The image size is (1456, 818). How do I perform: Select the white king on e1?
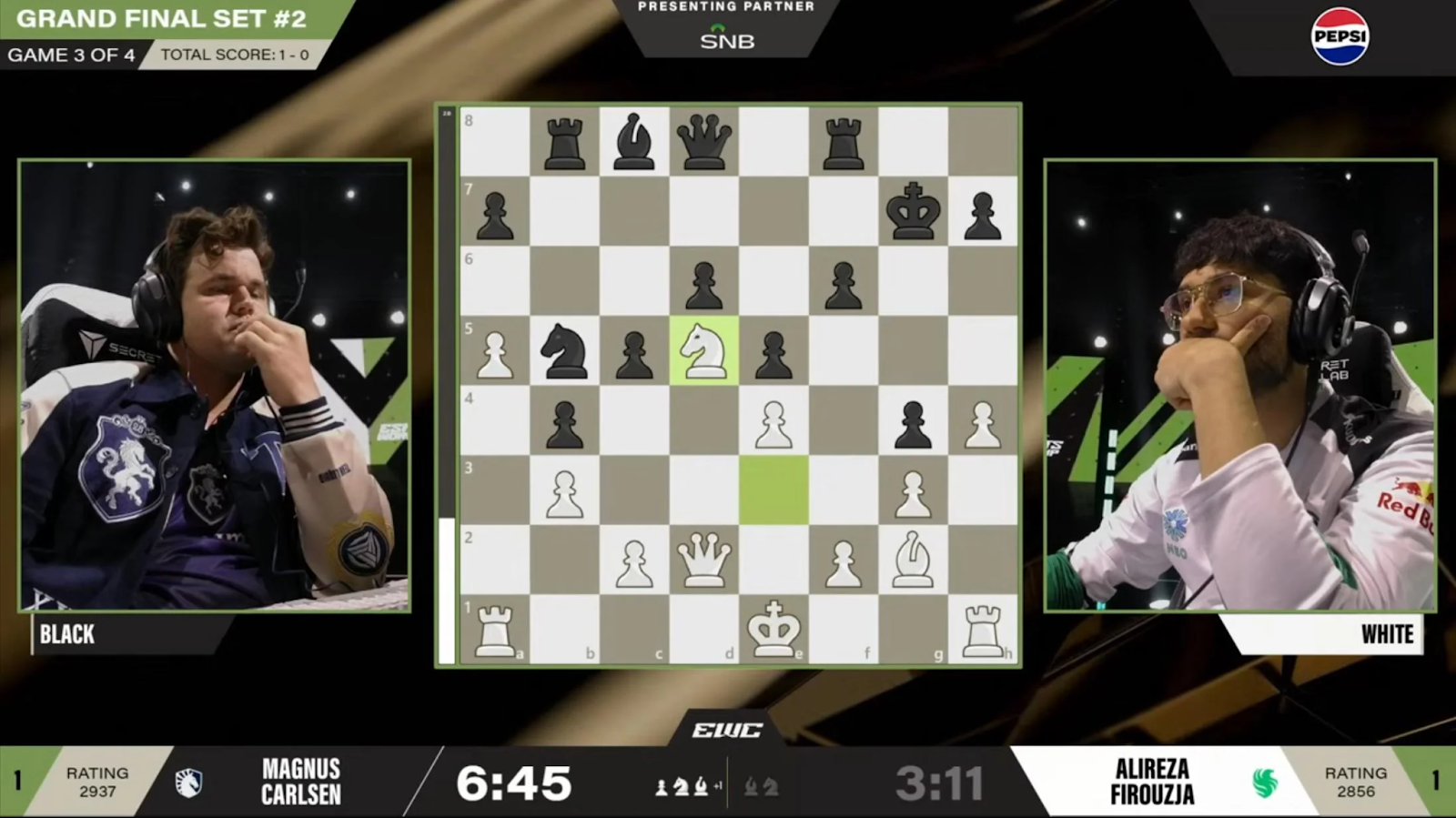tap(773, 629)
